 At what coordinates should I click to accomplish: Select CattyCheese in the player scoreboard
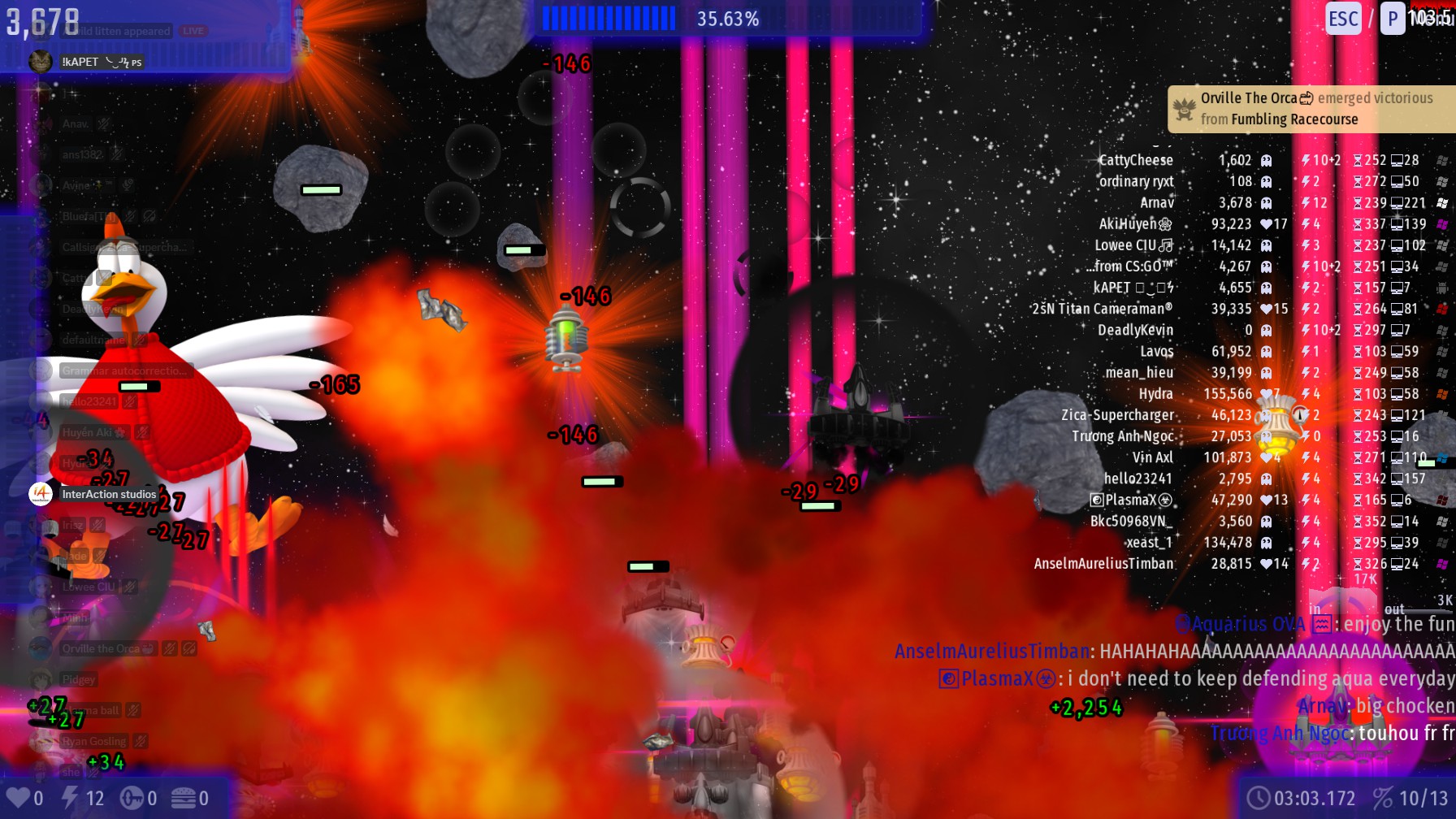(1136, 161)
